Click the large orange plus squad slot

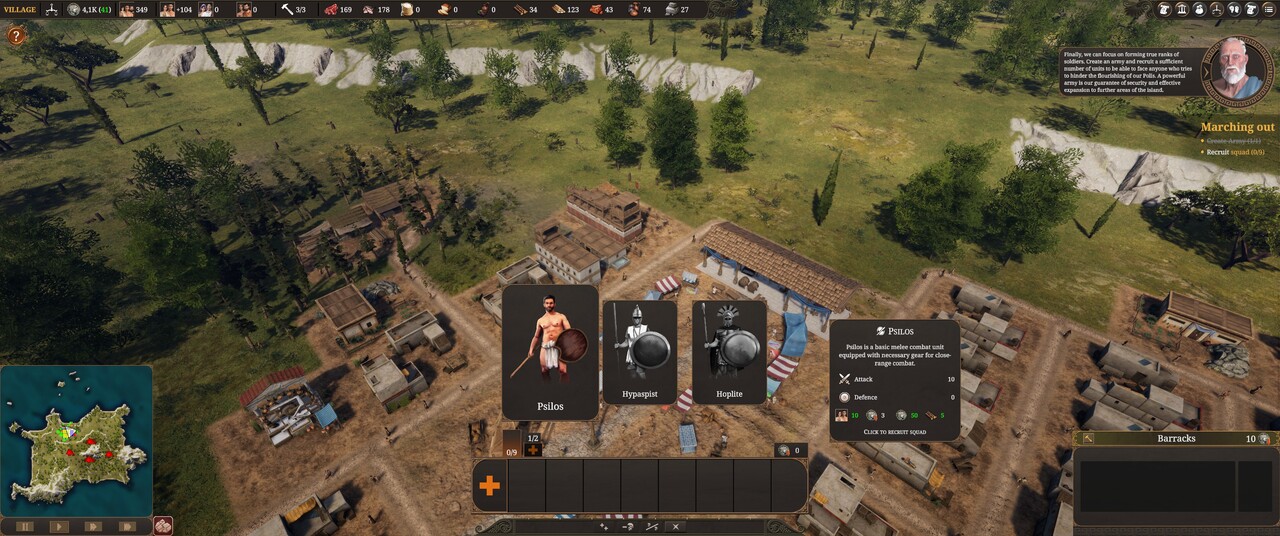tap(490, 486)
